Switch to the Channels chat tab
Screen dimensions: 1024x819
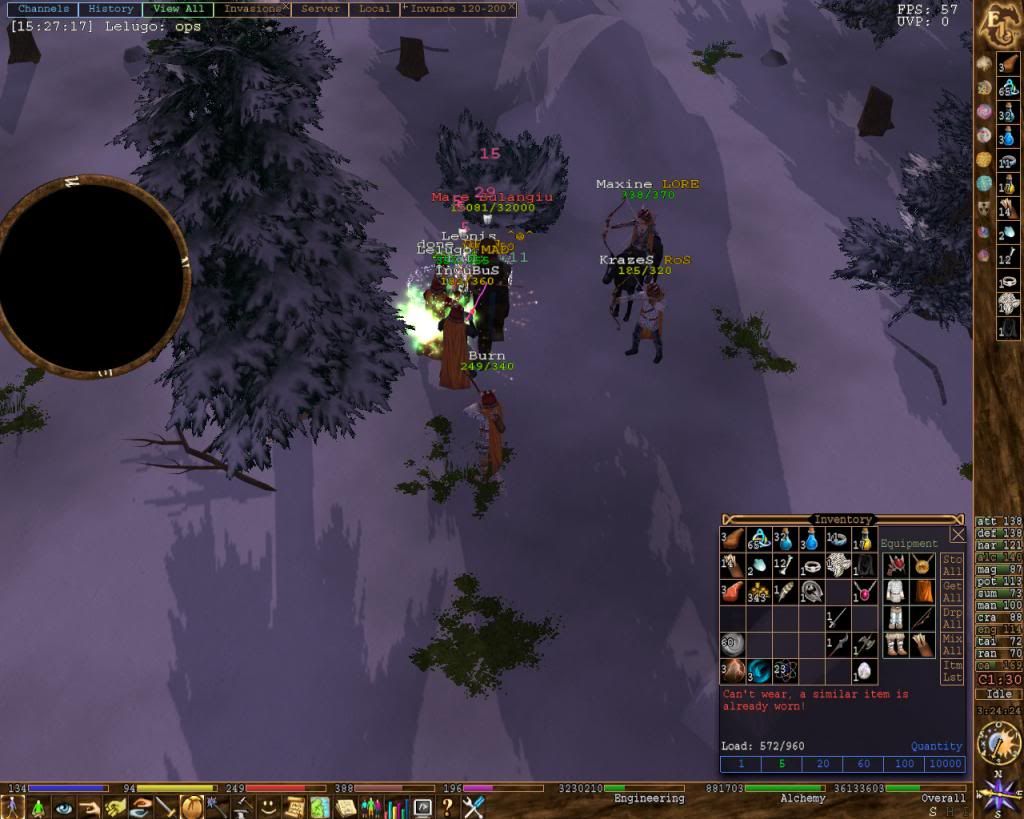pos(44,9)
